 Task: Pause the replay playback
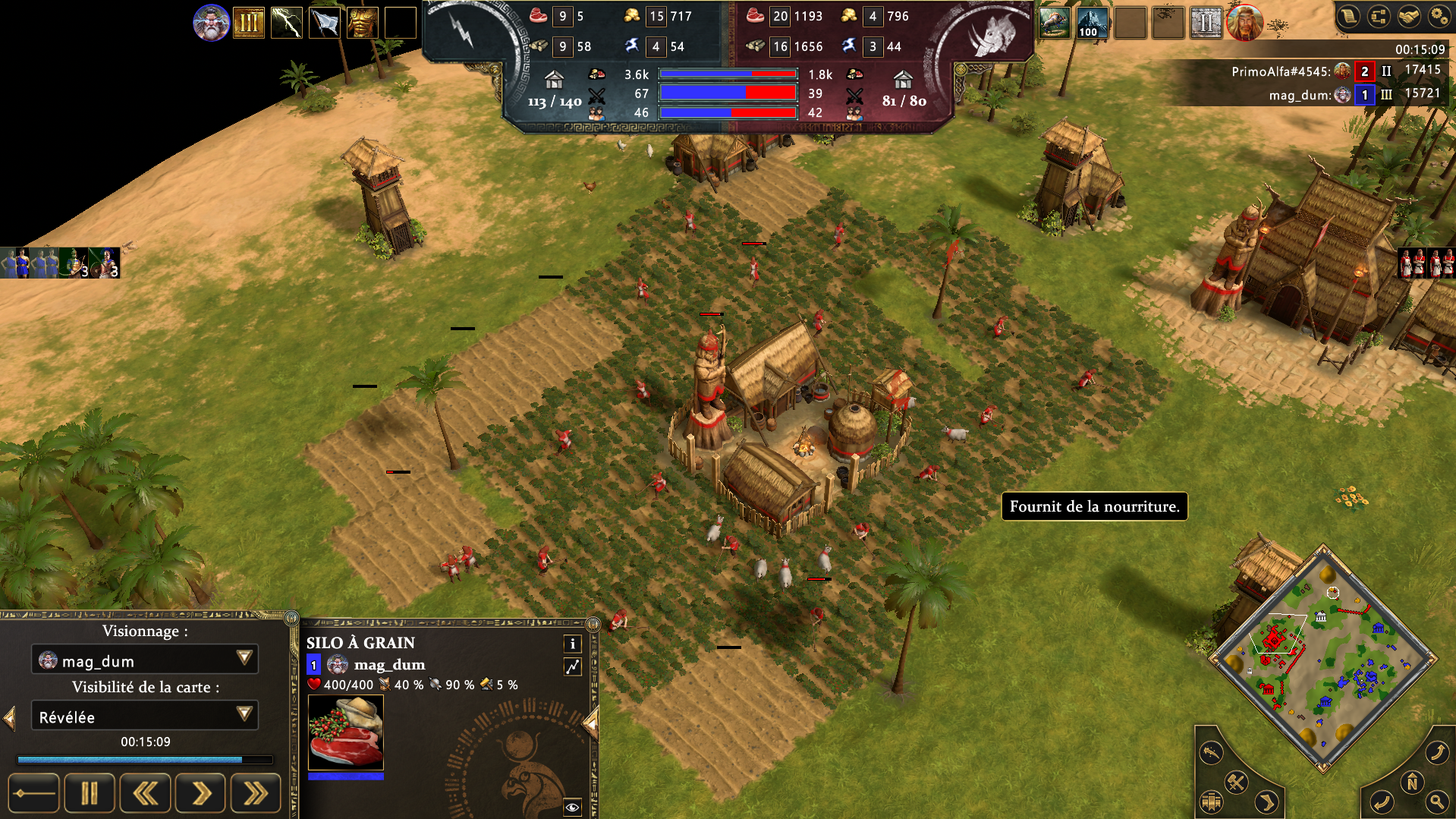tap(90, 794)
